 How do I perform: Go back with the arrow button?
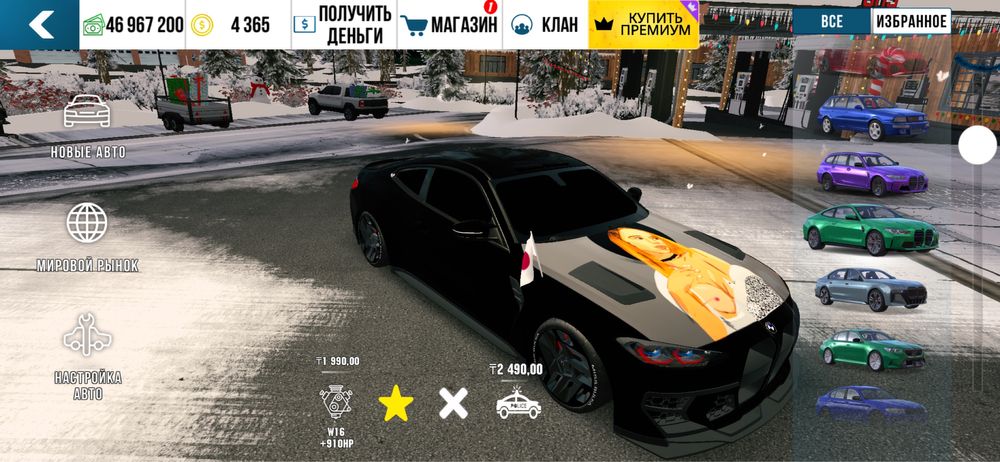pyautogui.click(x=39, y=25)
